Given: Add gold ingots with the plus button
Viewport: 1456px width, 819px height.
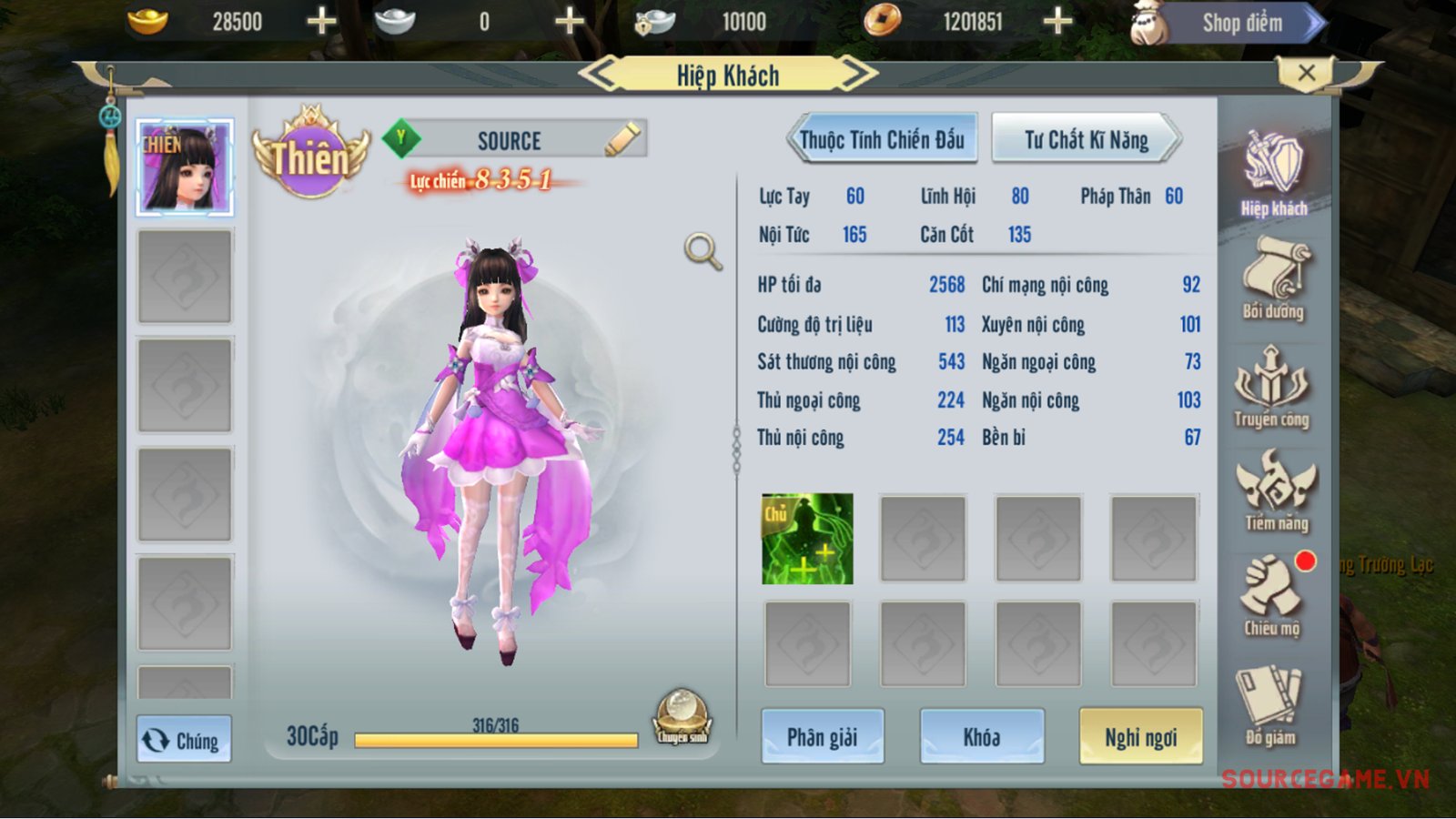Looking at the screenshot, I should tap(321, 21).
